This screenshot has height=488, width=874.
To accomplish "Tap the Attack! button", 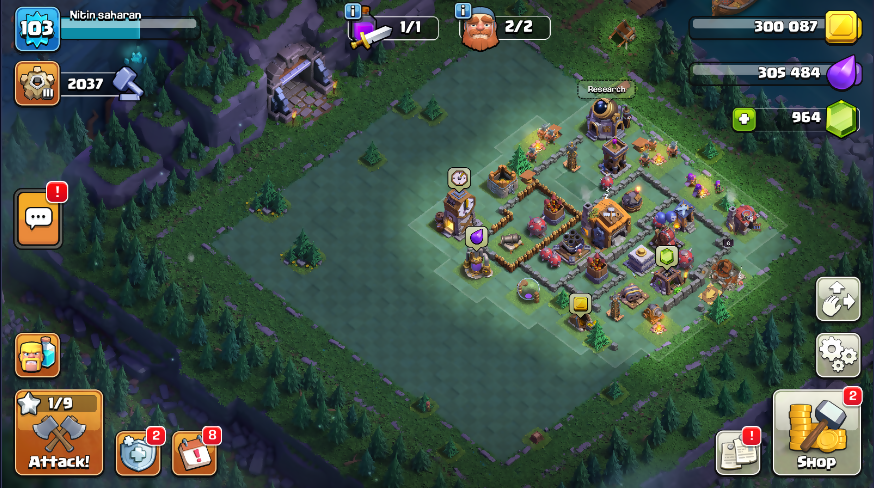I will click(58, 432).
